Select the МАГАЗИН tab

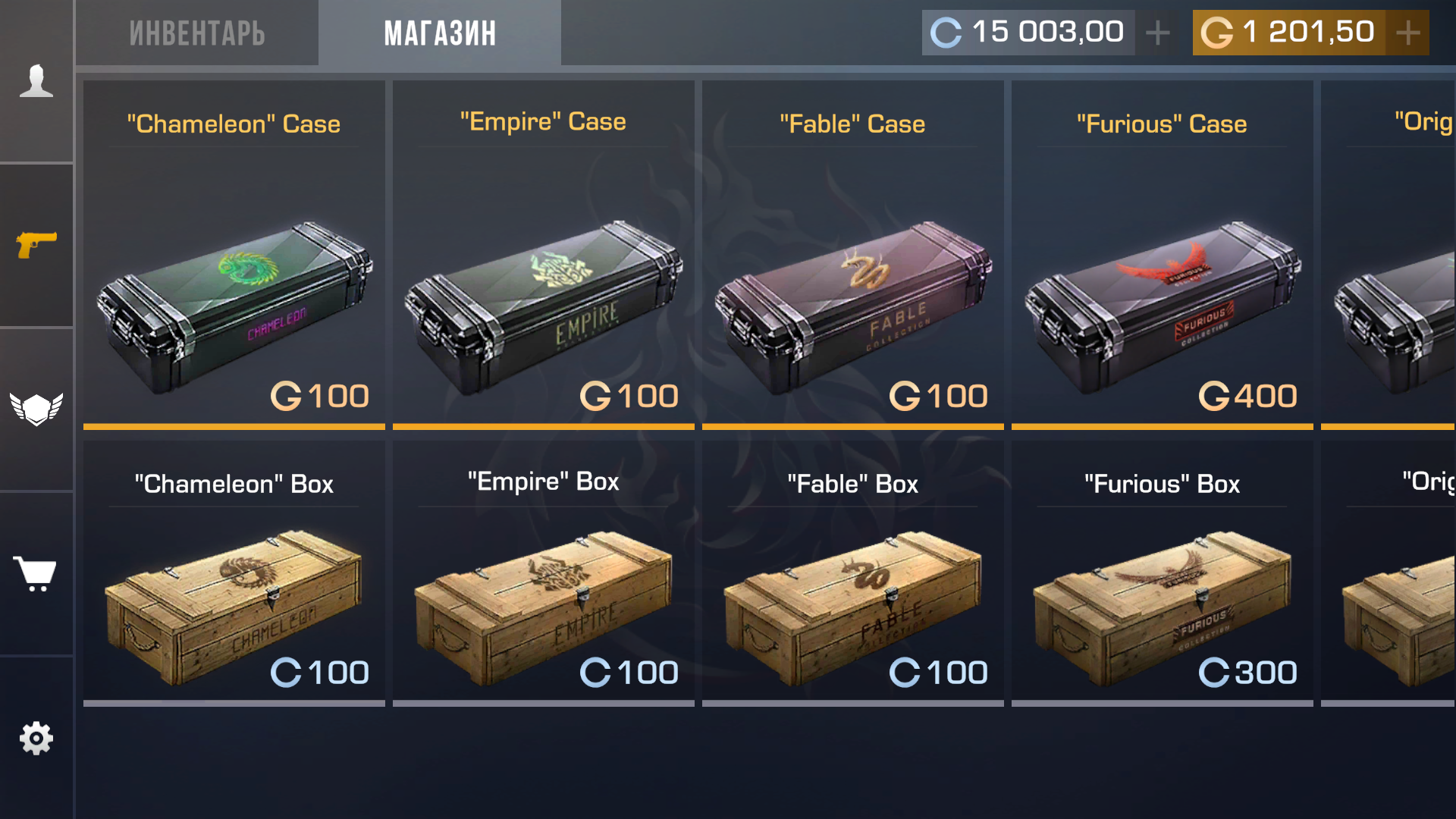point(440,33)
